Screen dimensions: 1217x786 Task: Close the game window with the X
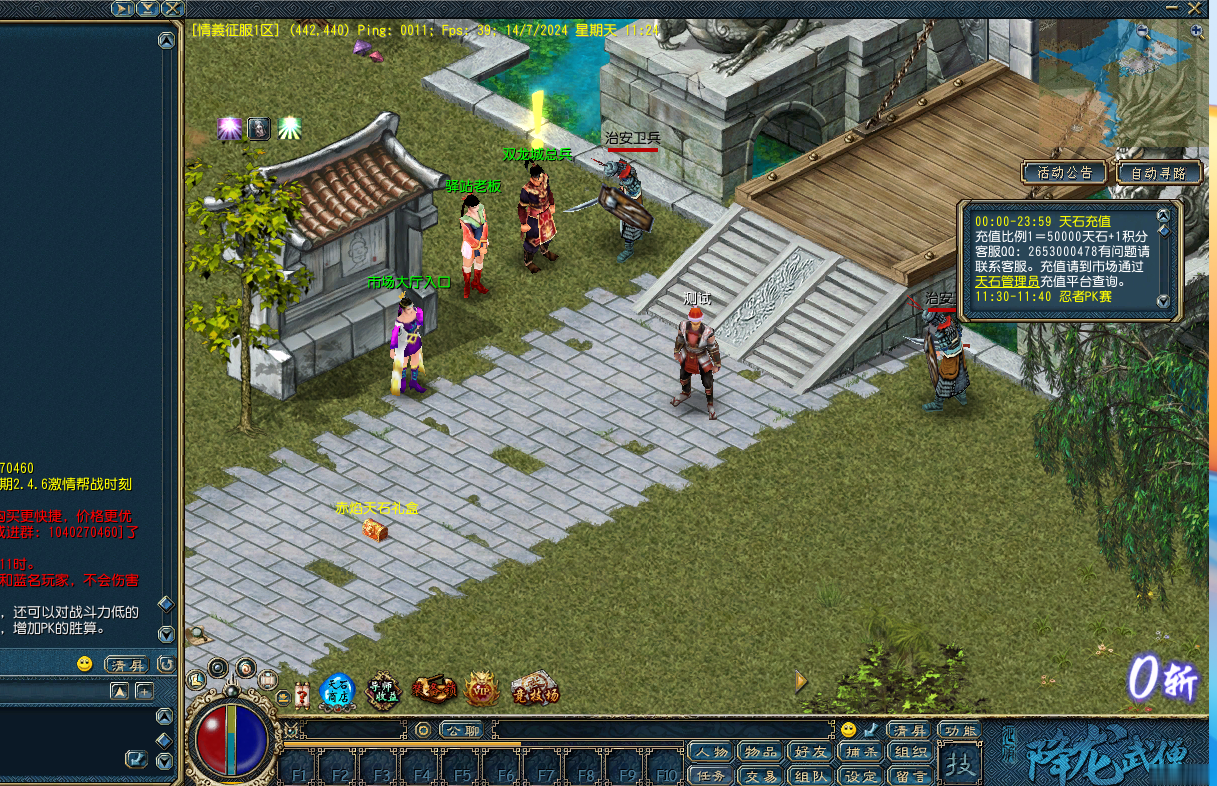point(1194,8)
